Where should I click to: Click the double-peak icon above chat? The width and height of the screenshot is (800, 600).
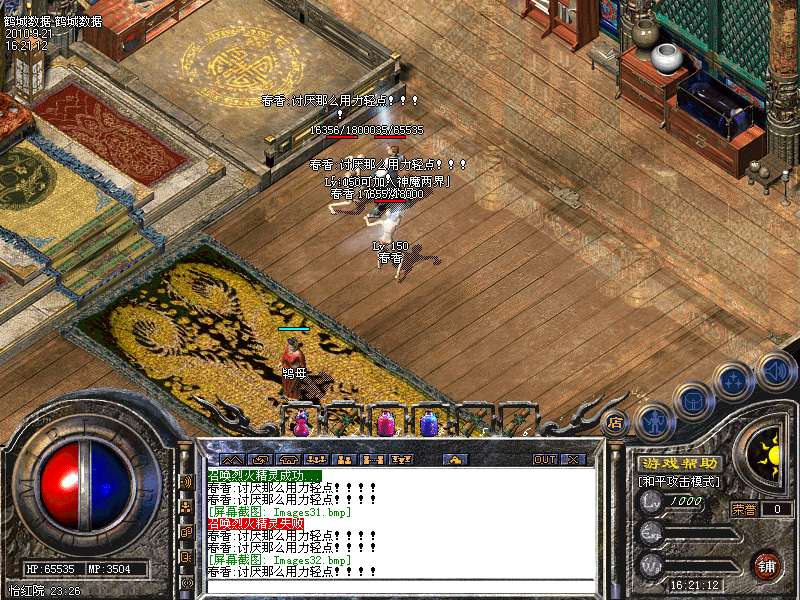(232, 460)
